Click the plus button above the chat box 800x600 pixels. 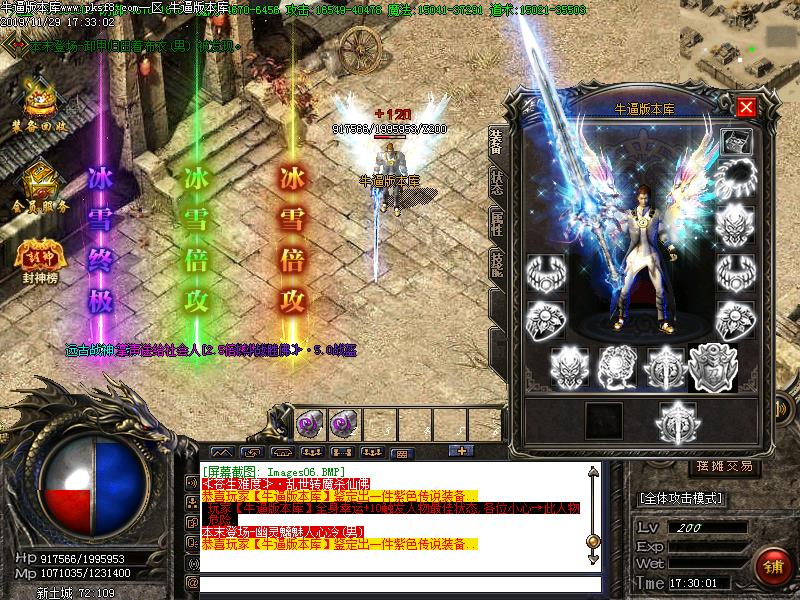click(460, 451)
